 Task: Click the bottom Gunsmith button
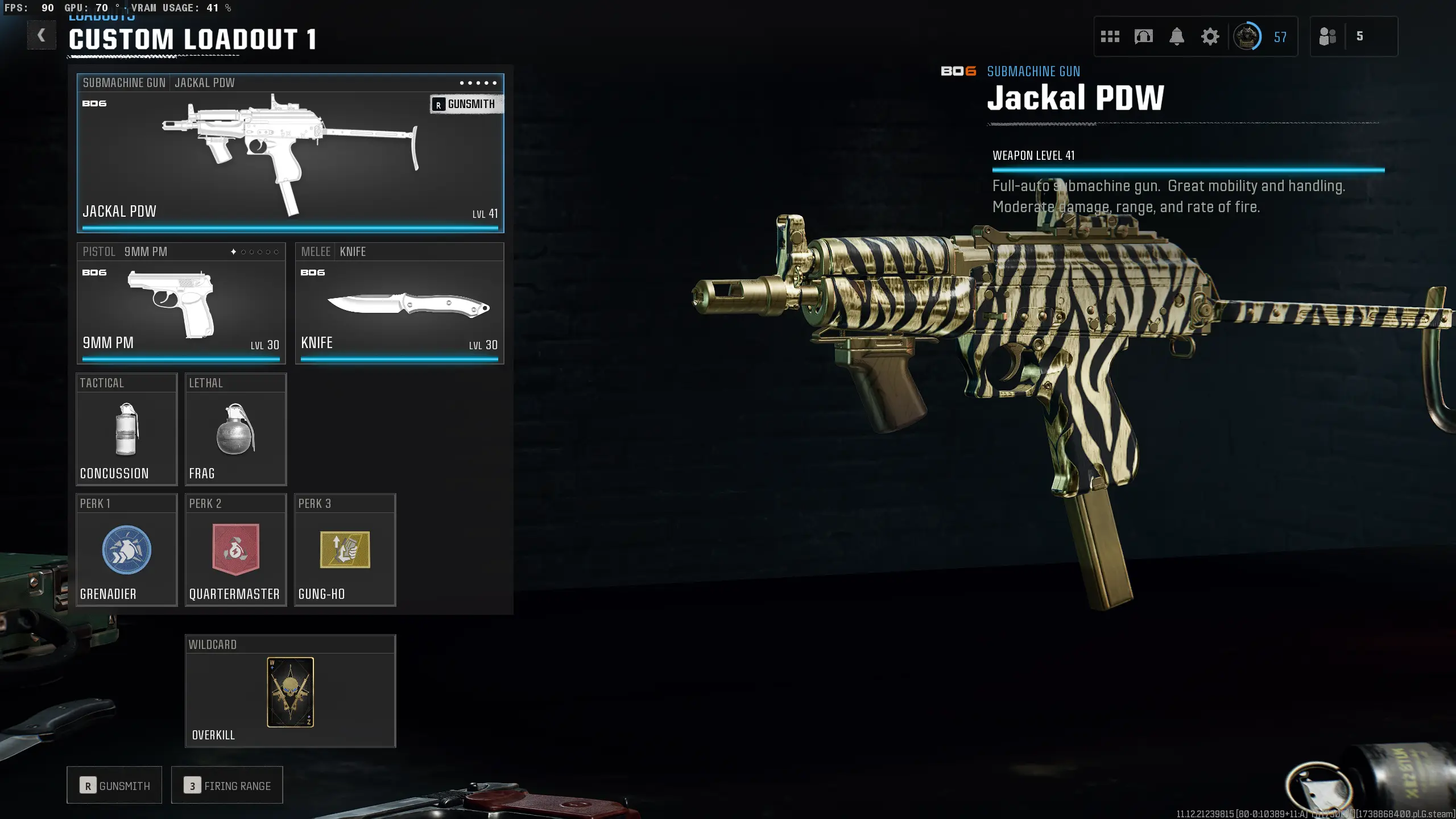(114, 785)
